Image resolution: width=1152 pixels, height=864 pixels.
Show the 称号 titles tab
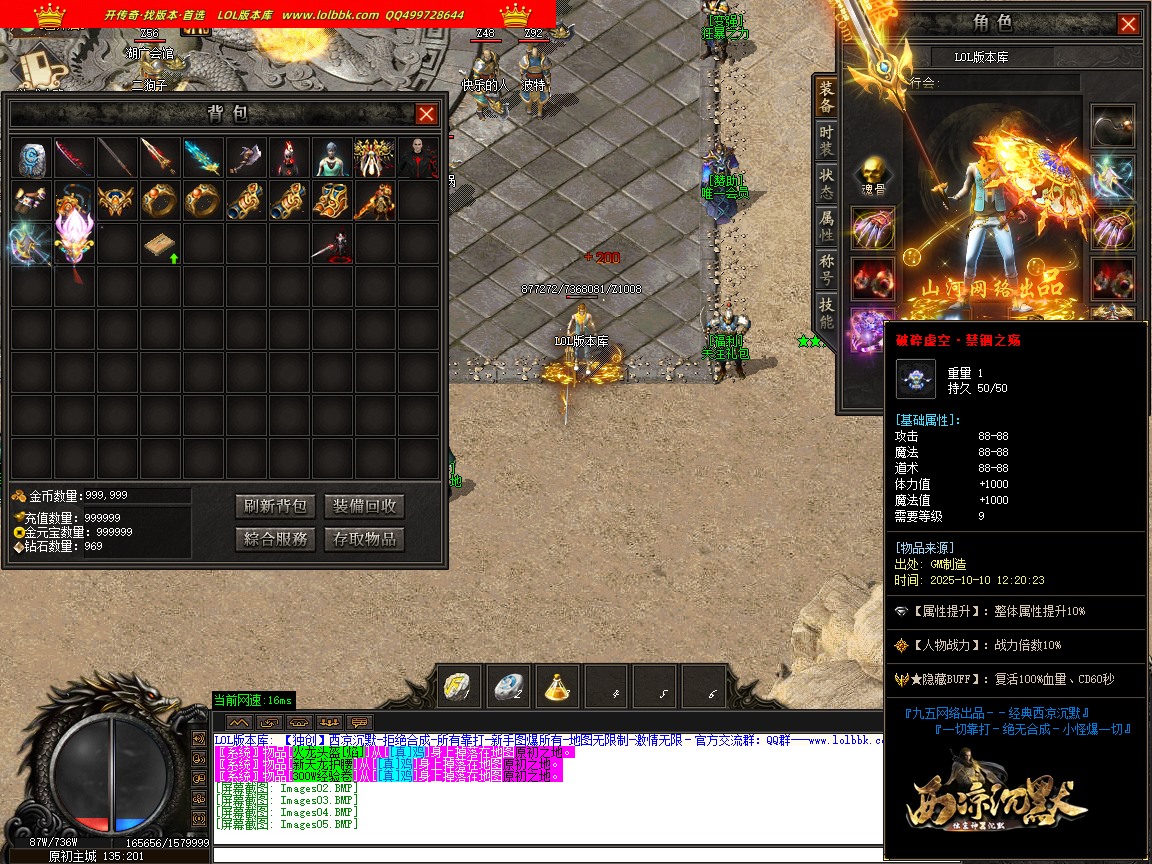tap(826, 269)
